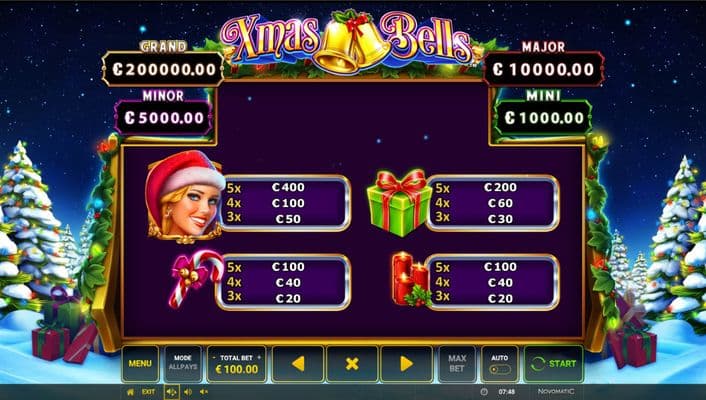Select the highlighted full-volume speaker icon

170,392
